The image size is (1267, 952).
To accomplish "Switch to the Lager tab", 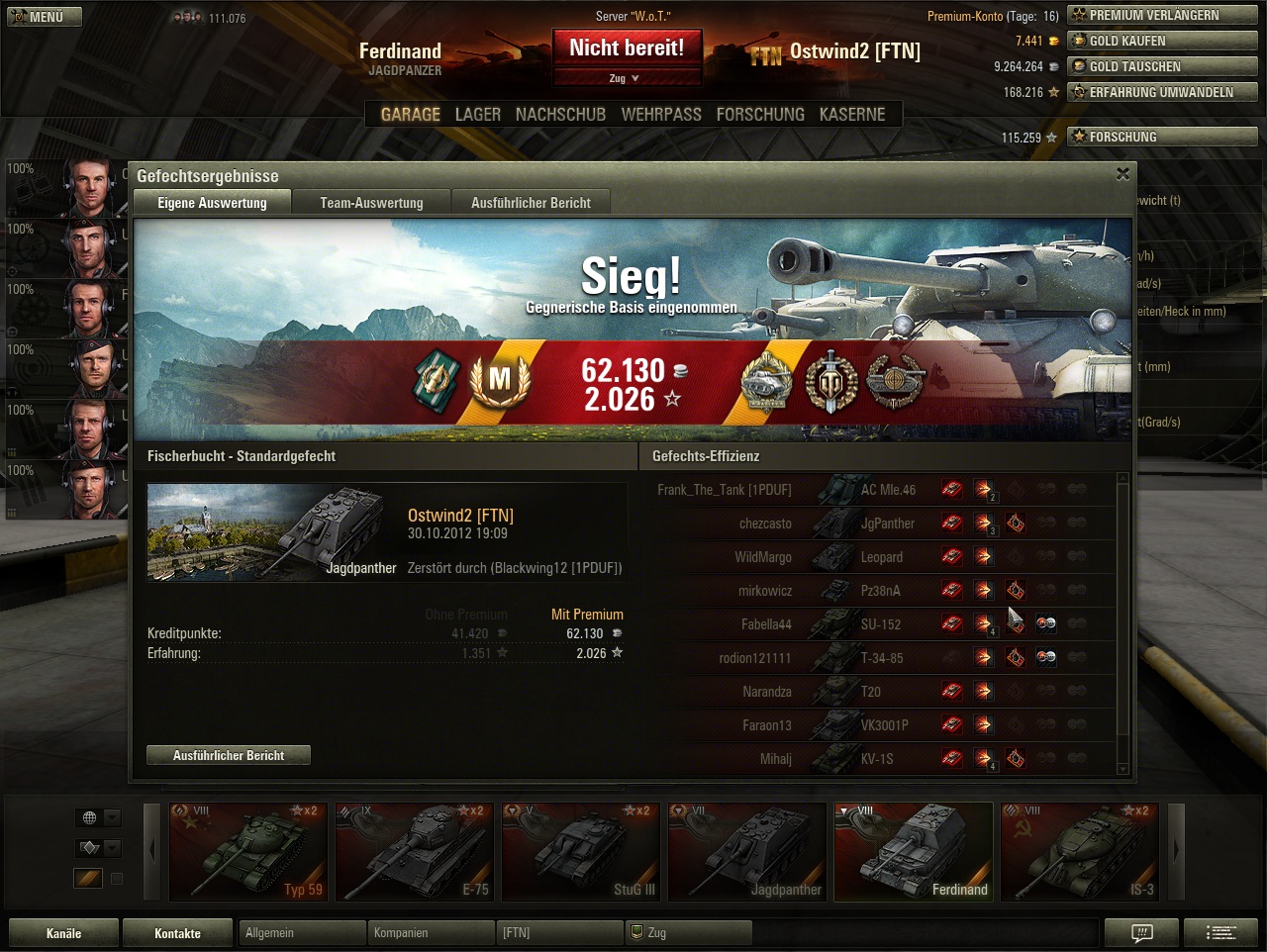I will click(477, 115).
